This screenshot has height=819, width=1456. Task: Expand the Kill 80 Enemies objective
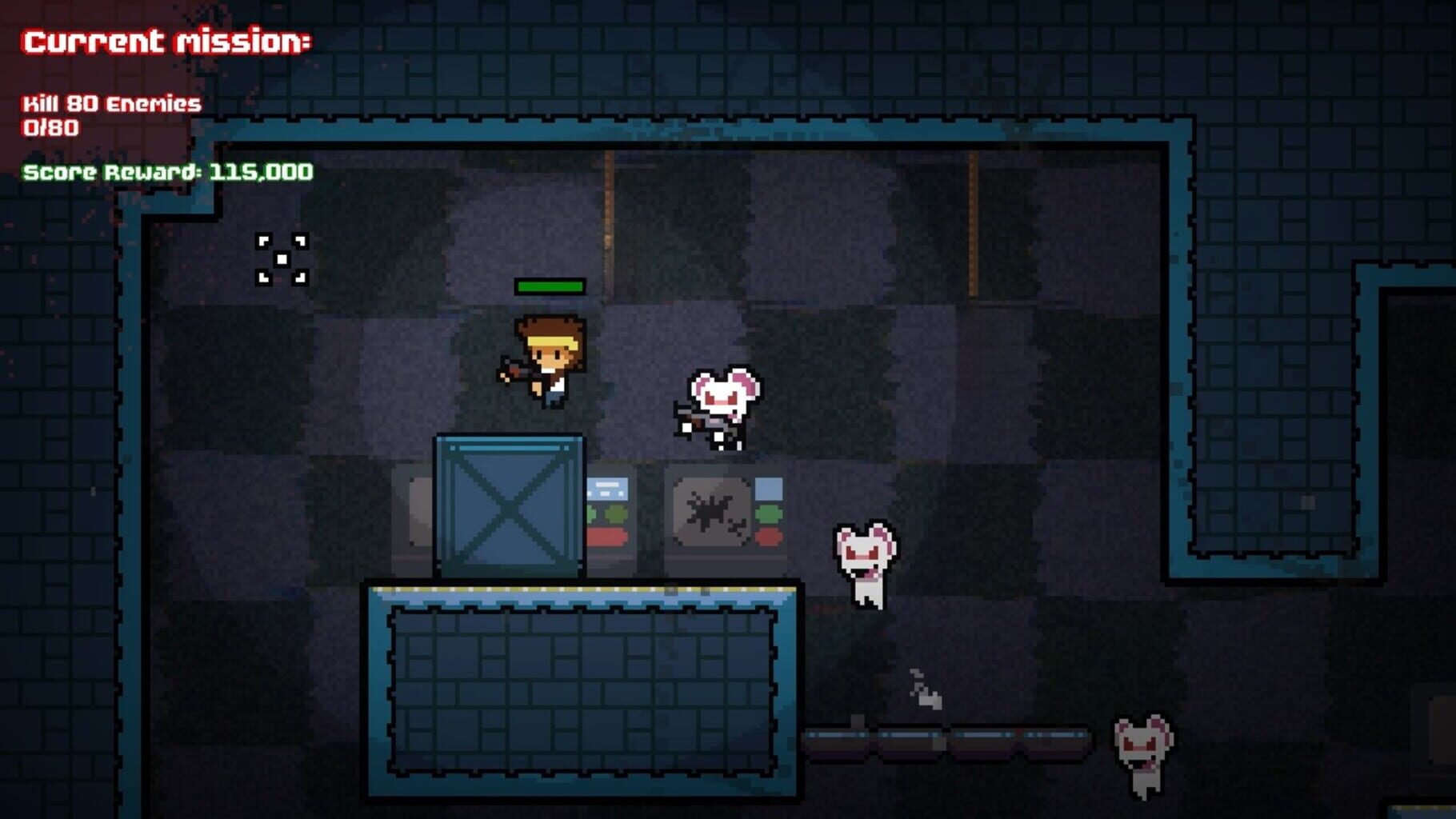(110, 102)
